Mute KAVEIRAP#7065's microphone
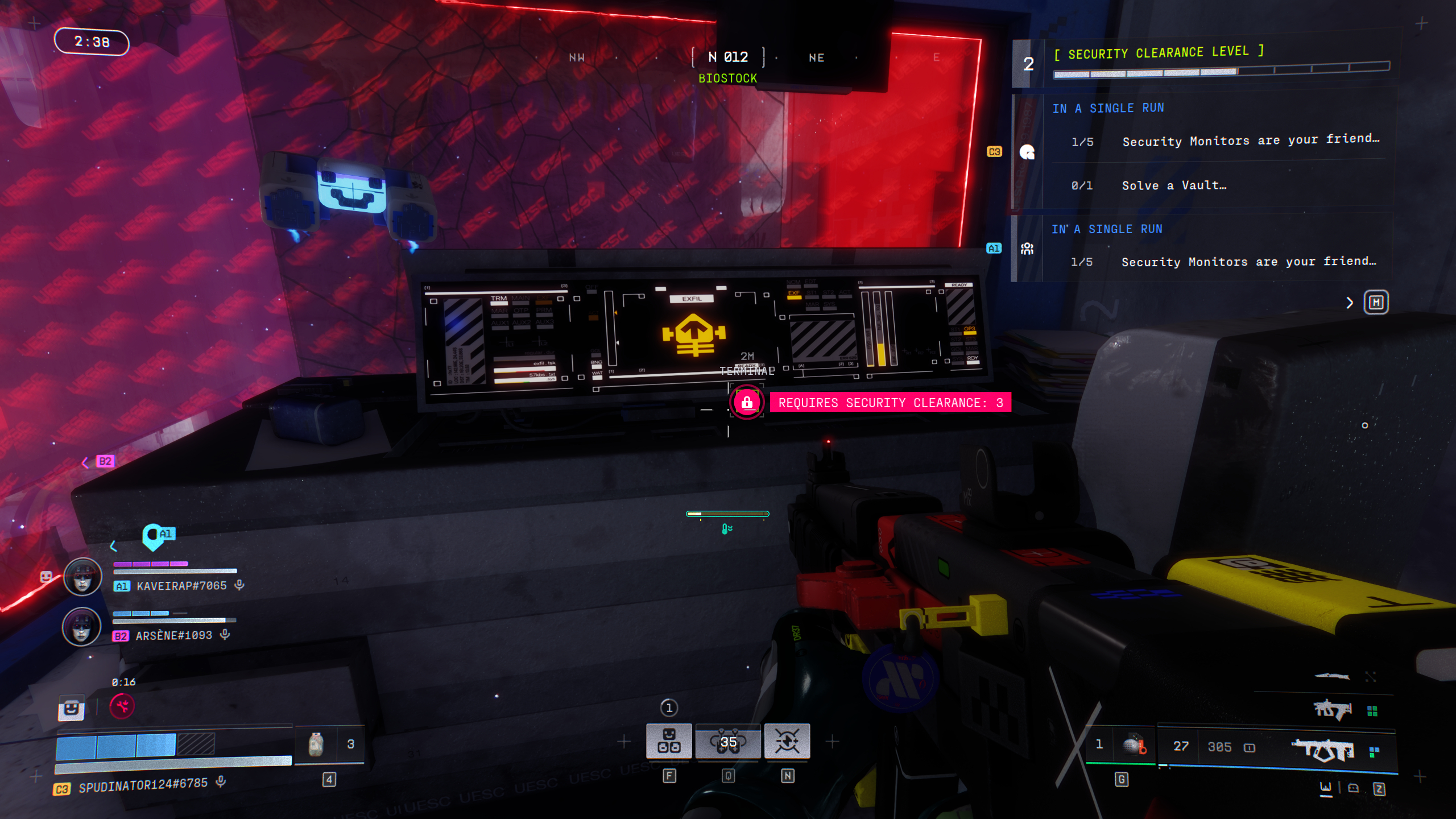This screenshot has width=1456, height=819. 237,585
